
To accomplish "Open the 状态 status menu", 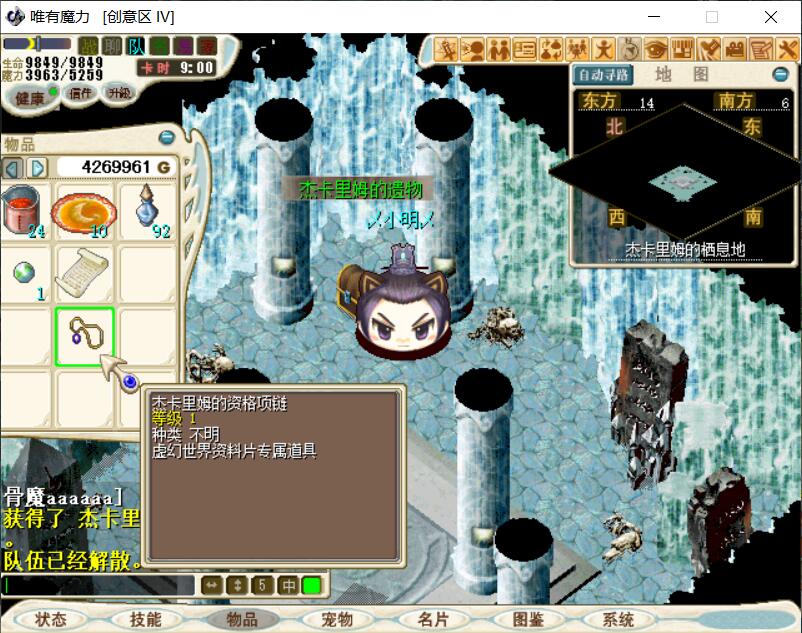I will [x=50, y=619].
